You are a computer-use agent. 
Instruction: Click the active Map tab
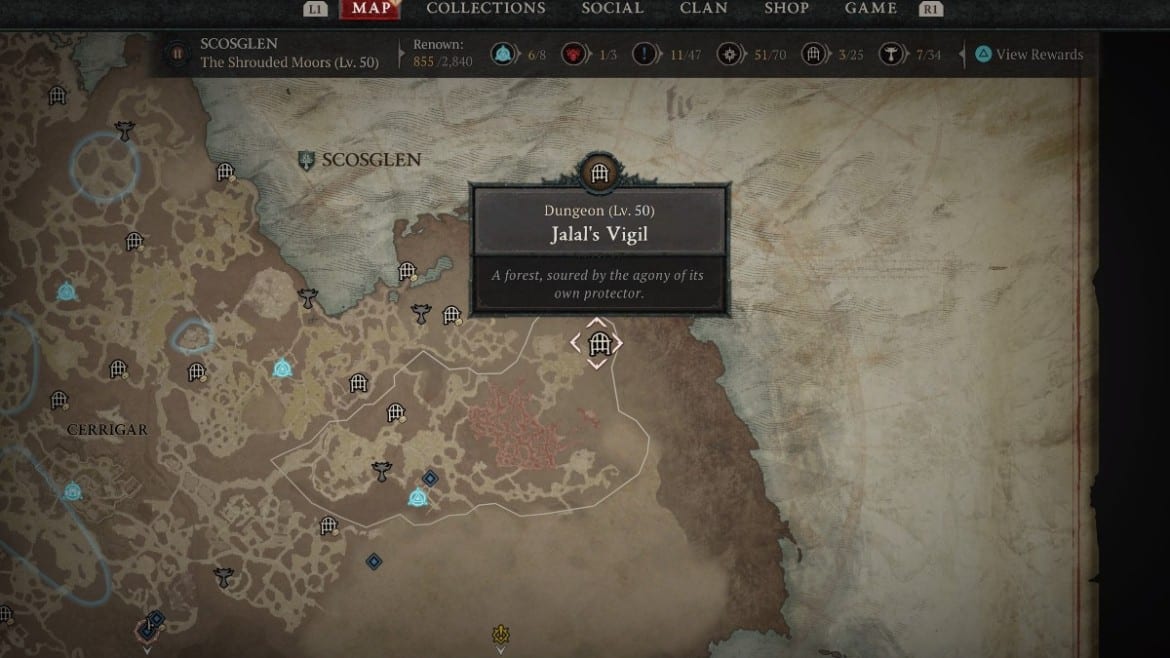371,9
